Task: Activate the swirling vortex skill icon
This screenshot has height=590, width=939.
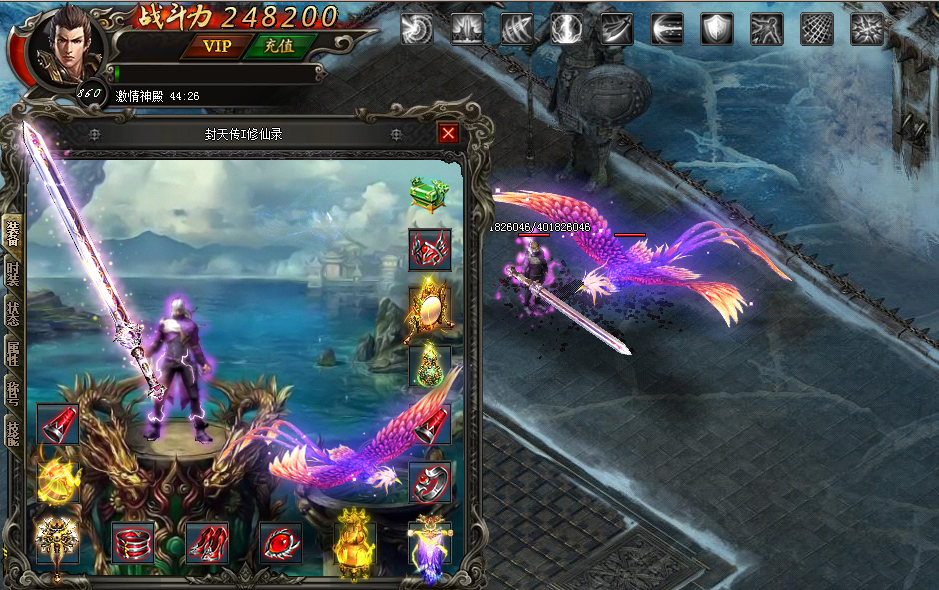Action: [x=417, y=28]
